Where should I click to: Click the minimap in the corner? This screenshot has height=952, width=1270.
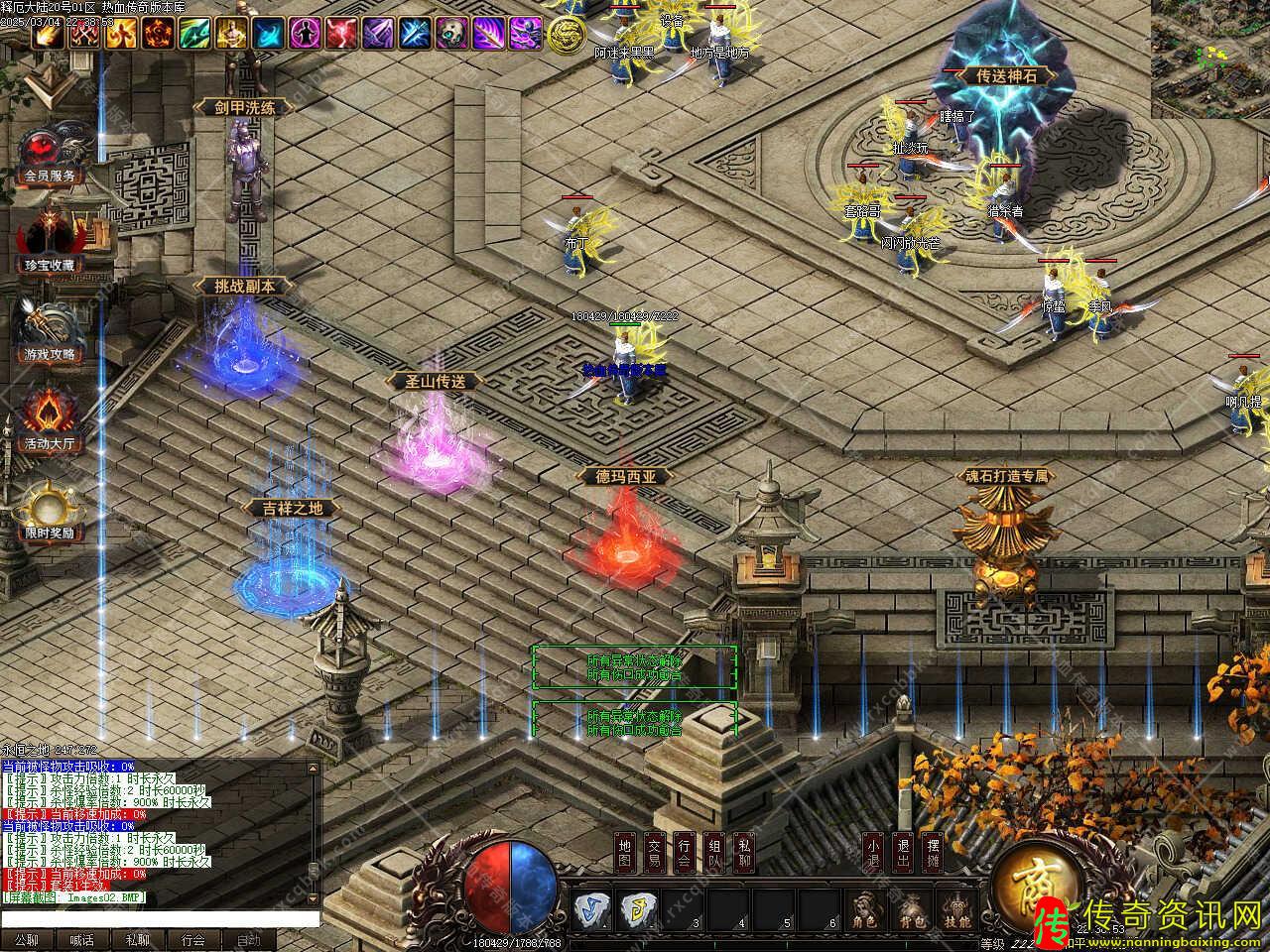[1210, 59]
